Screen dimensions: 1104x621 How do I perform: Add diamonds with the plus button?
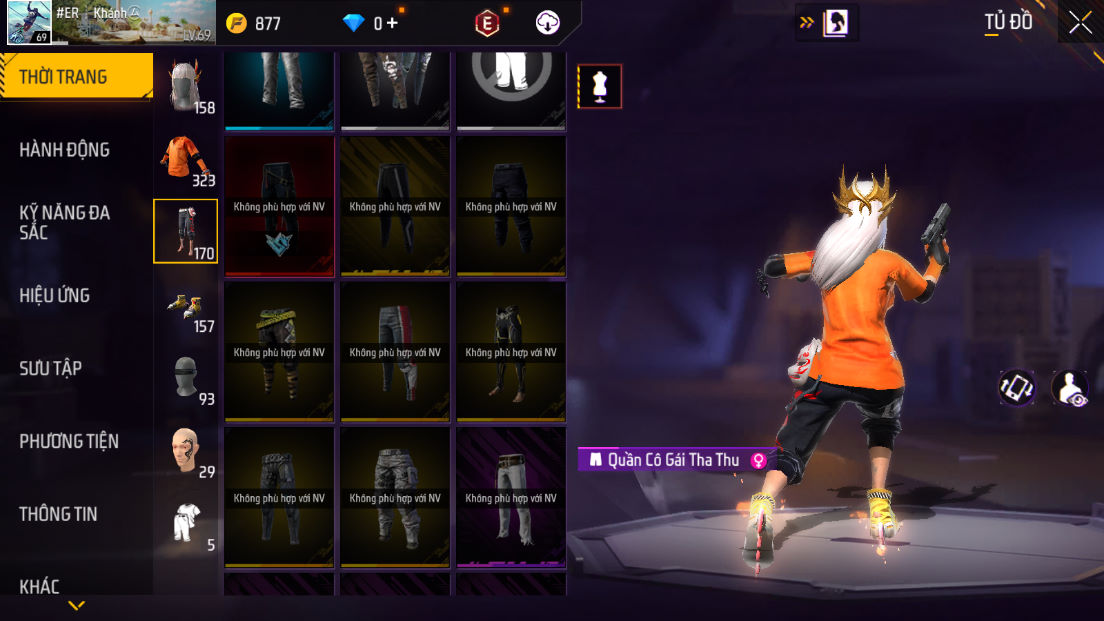[x=392, y=23]
